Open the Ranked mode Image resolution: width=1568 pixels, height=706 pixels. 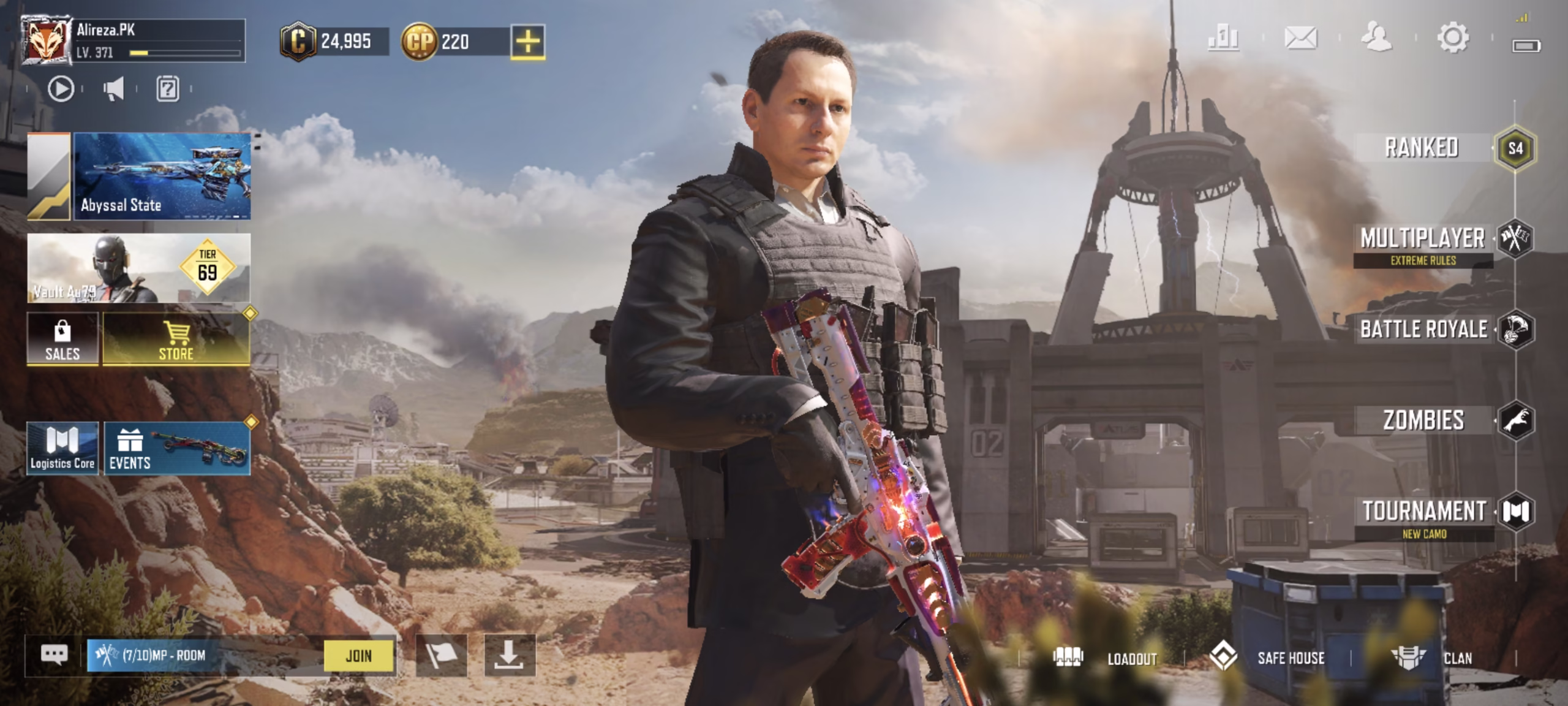coord(1422,148)
